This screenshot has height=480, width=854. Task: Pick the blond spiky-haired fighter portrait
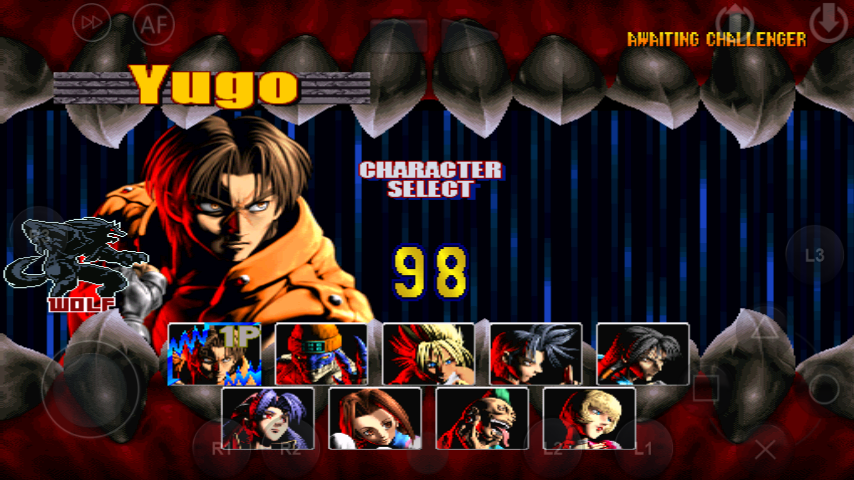[x=428, y=354]
